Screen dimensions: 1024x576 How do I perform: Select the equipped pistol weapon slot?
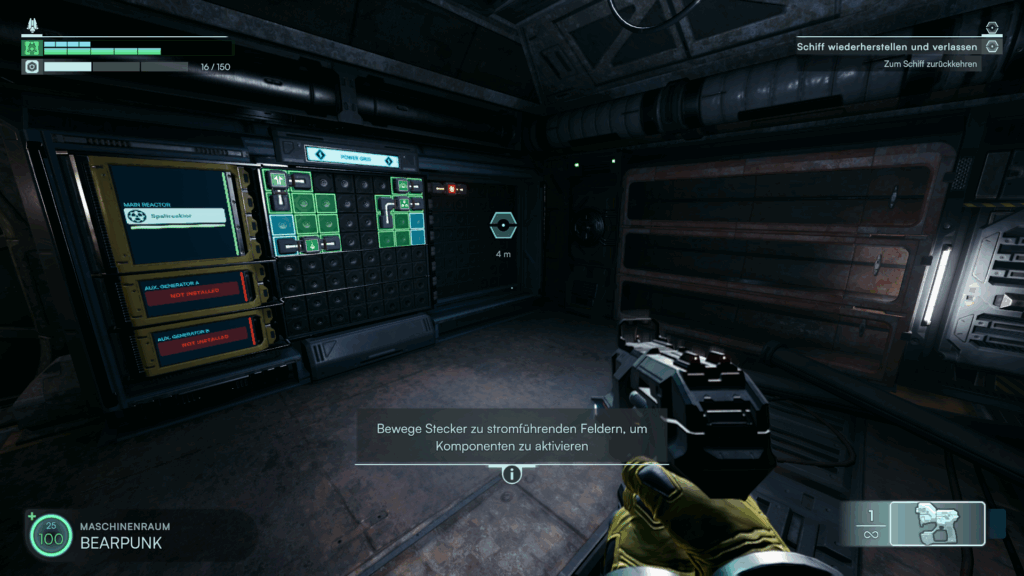pos(937,523)
